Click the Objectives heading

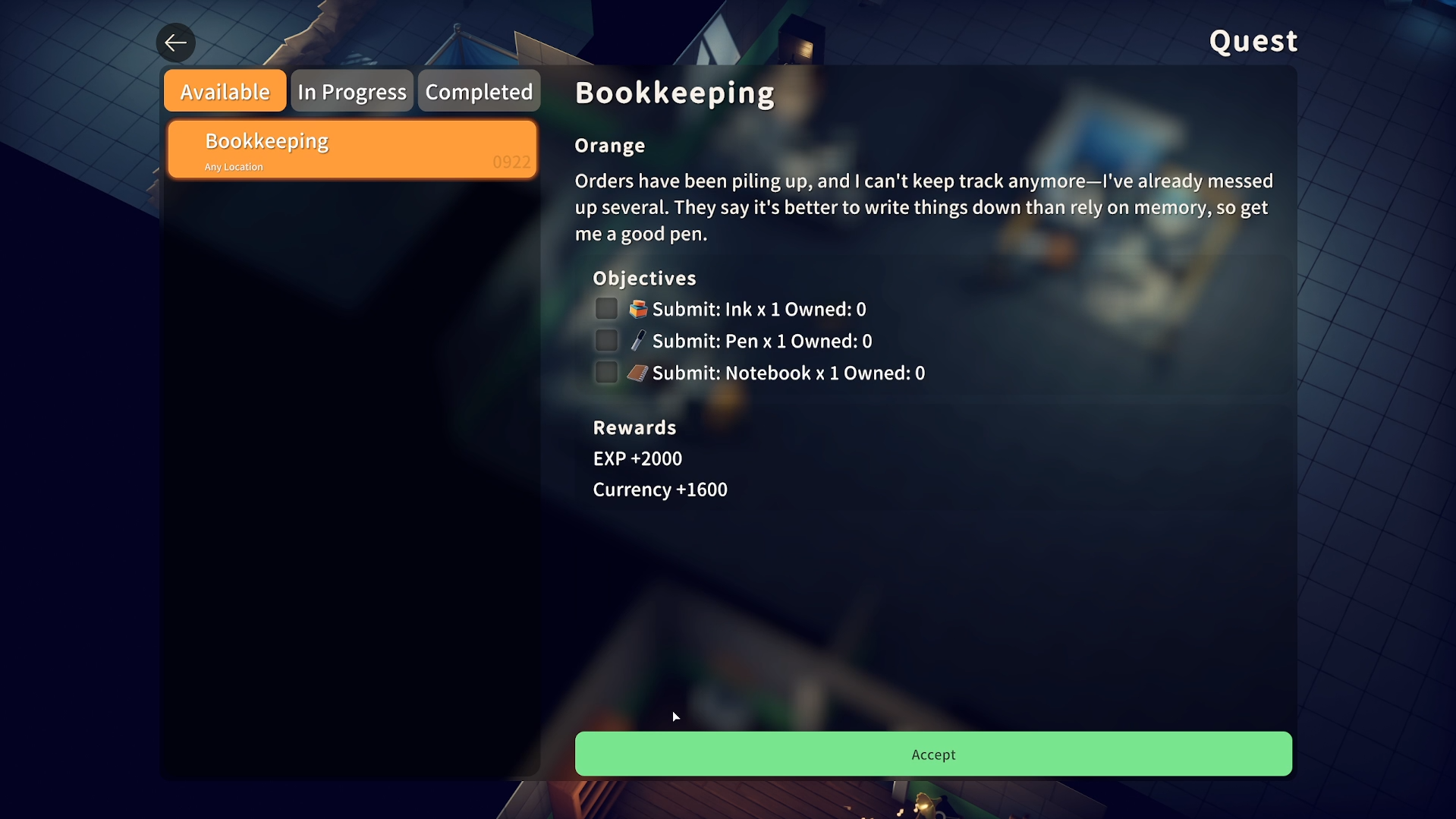(643, 278)
